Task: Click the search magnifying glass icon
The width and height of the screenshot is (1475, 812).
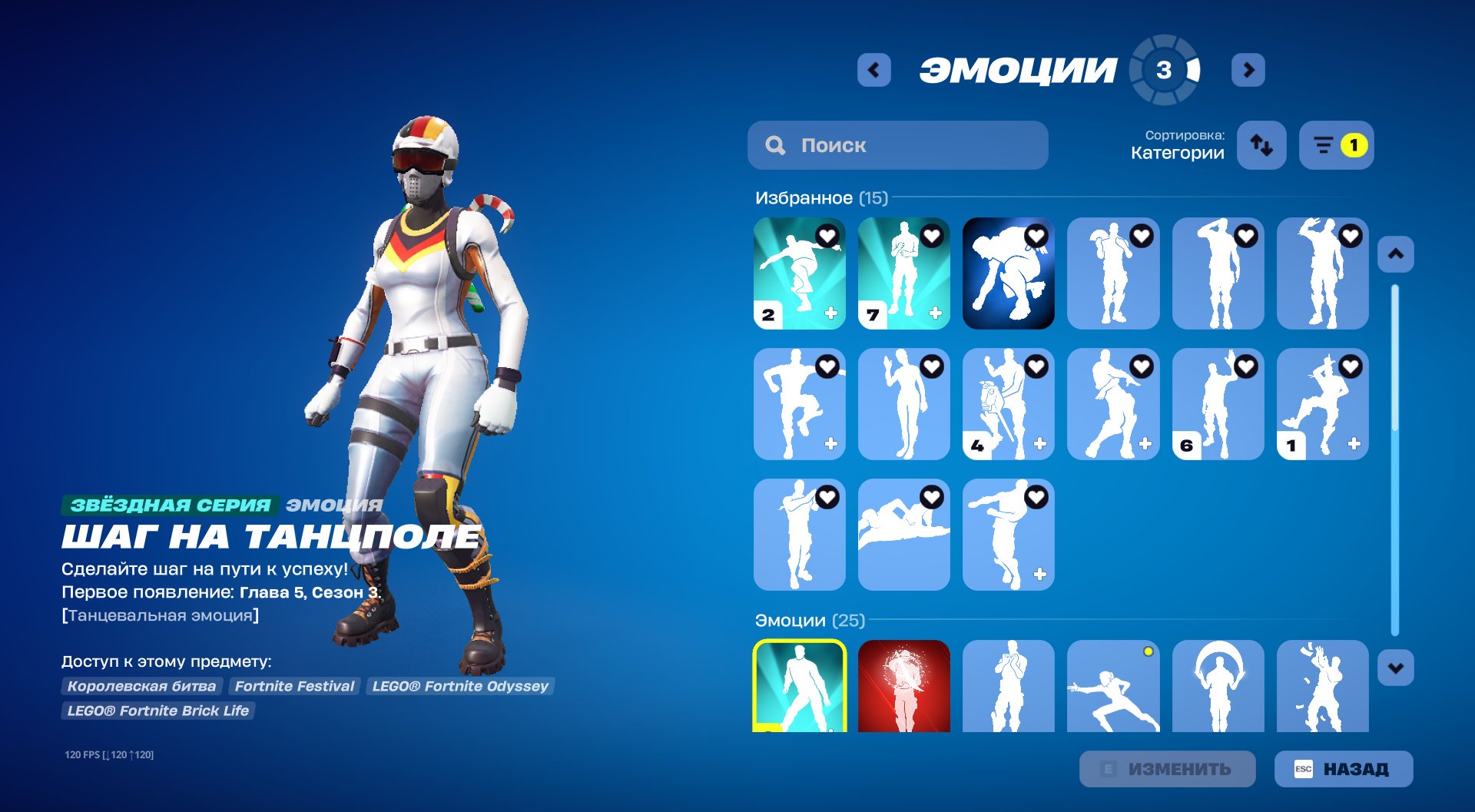Action: coord(775,144)
